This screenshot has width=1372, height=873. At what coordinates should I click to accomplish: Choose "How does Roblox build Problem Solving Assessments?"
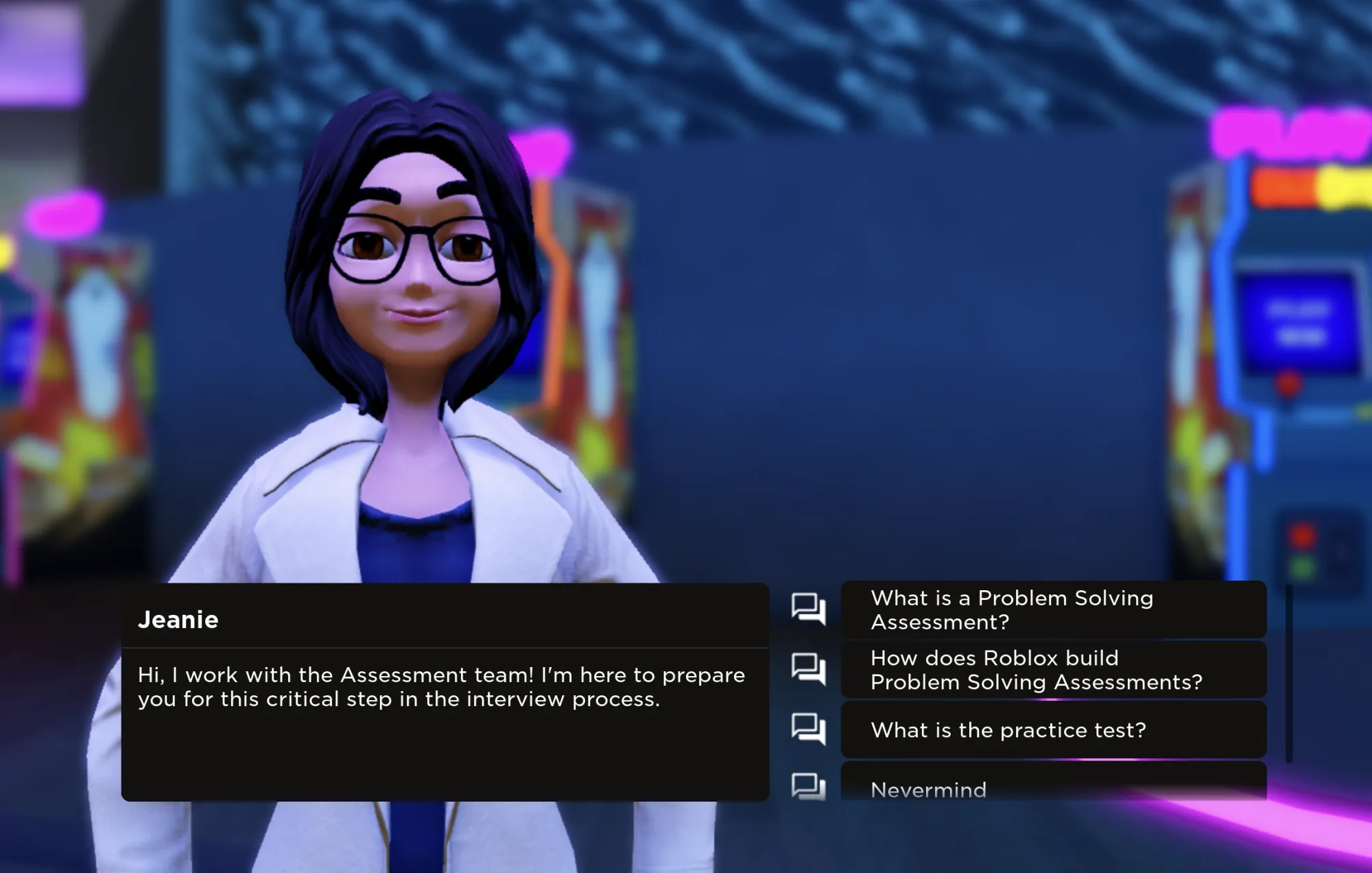pyautogui.click(x=1053, y=670)
